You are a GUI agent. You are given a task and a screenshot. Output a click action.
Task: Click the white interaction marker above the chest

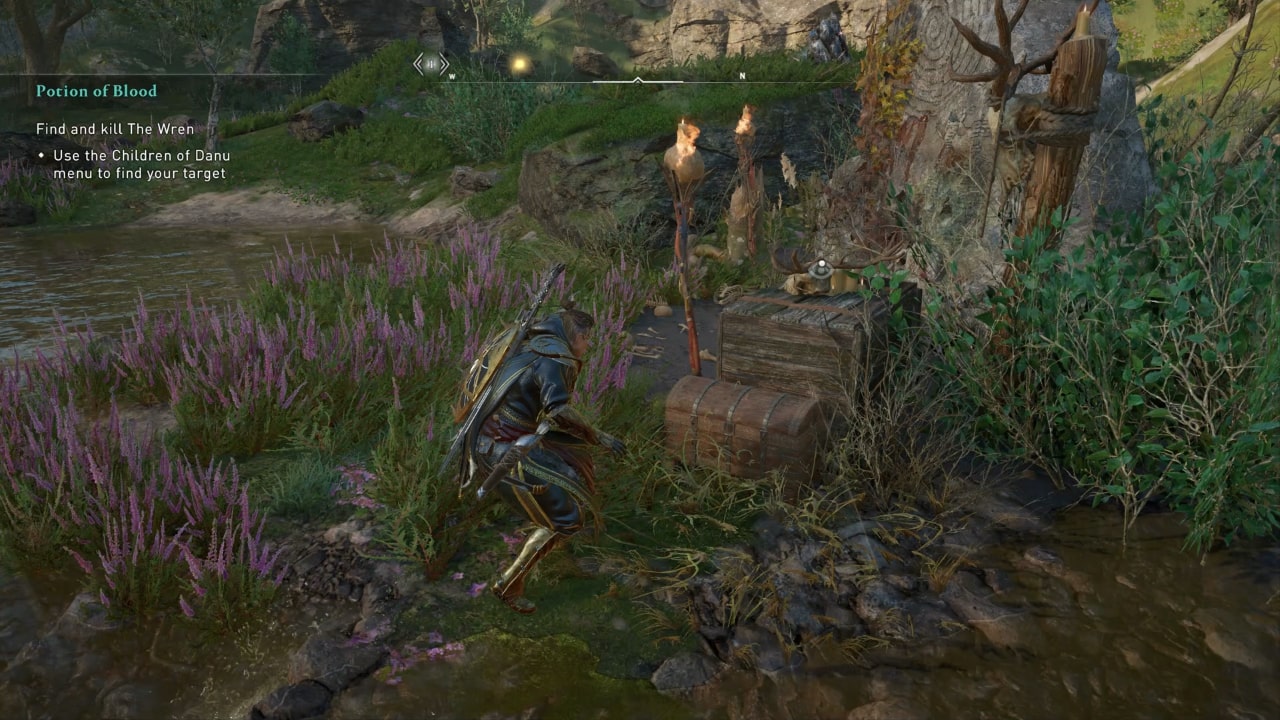pyautogui.click(x=821, y=268)
